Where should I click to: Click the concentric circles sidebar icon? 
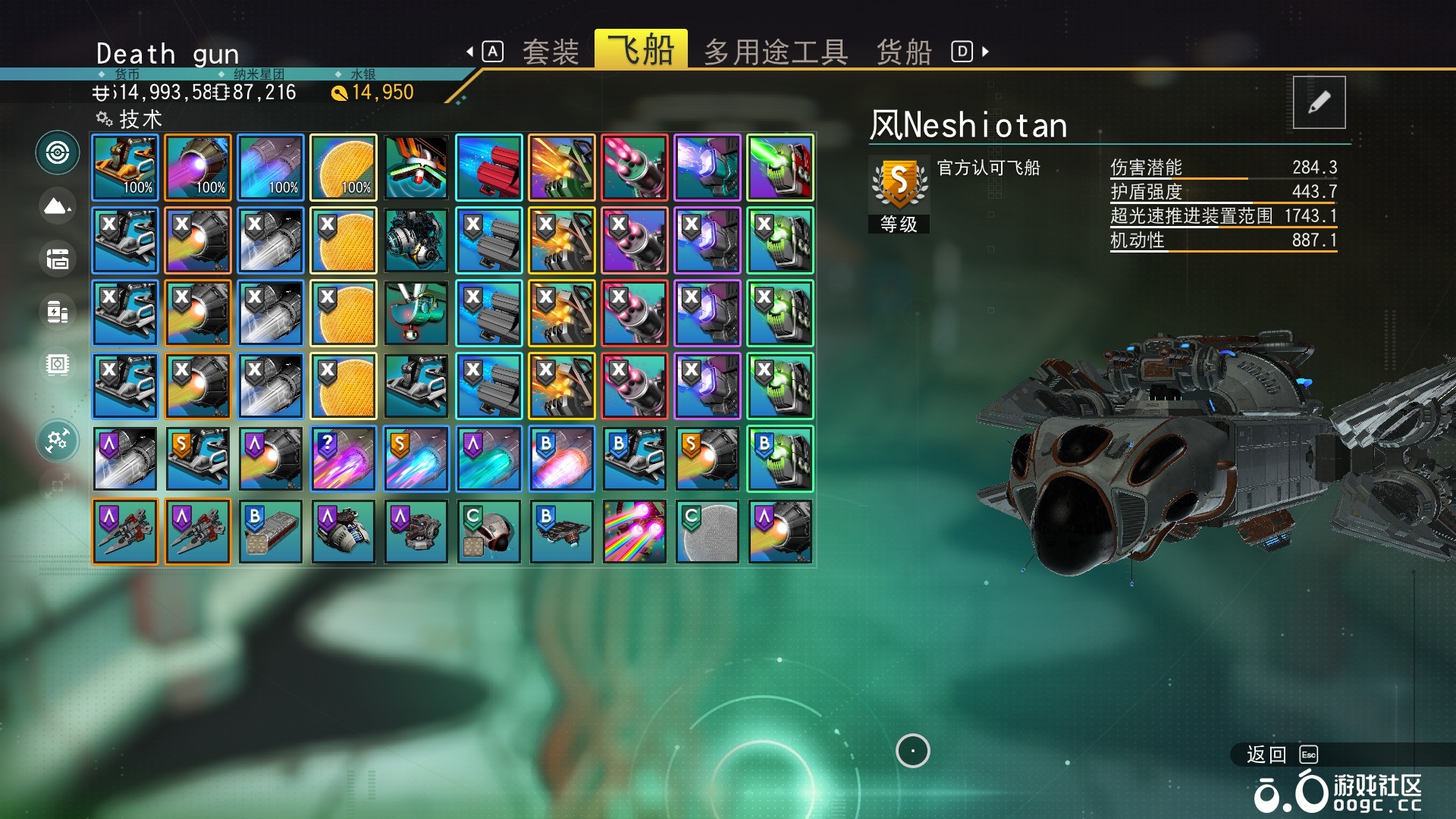[x=58, y=152]
